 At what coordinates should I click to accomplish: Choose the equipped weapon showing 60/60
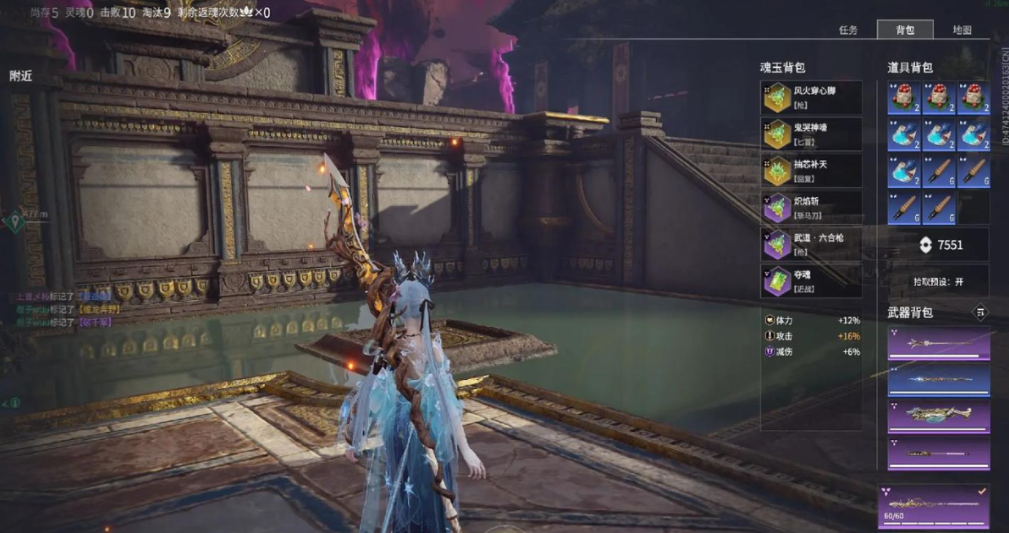933,507
